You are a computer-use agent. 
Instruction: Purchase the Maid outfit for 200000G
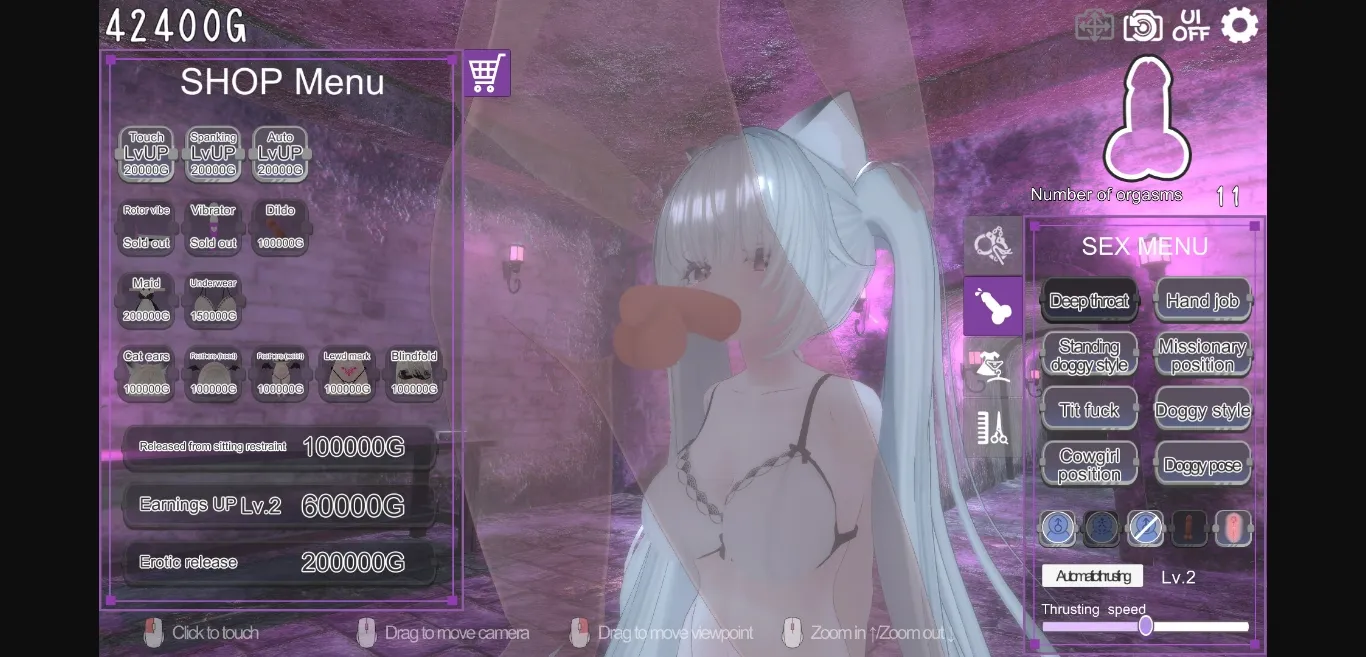[146, 300]
